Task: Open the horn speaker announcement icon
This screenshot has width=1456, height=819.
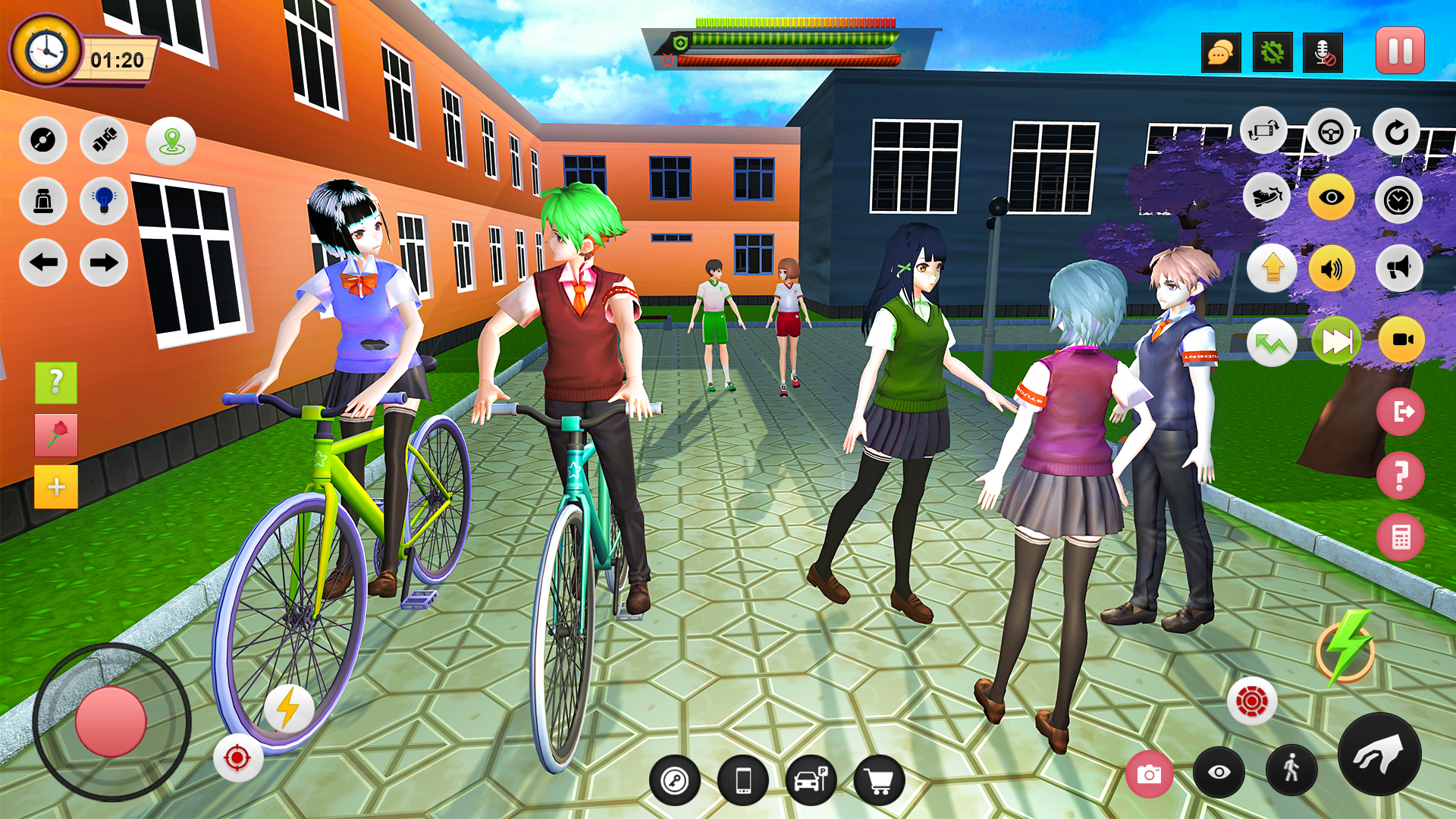Action: click(x=1399, y=267)
